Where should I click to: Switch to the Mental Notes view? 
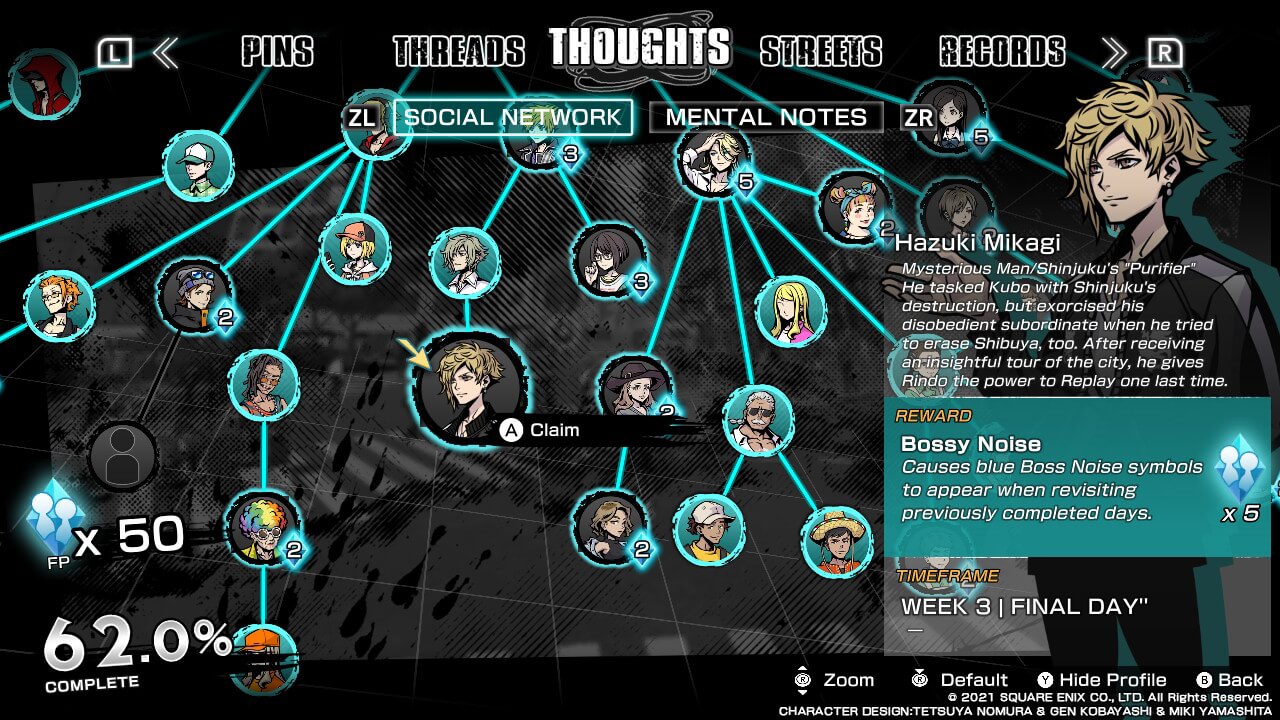(x=766, y=117)
